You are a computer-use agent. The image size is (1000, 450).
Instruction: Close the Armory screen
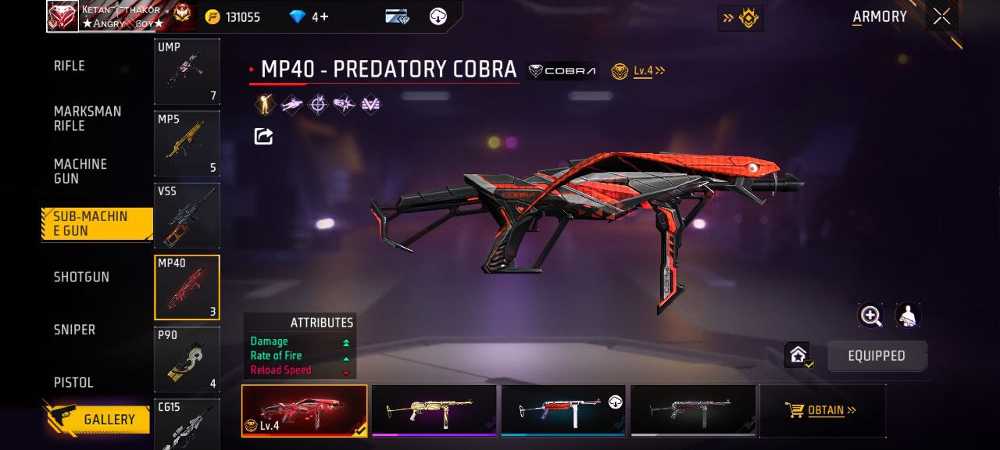[942, 16]
